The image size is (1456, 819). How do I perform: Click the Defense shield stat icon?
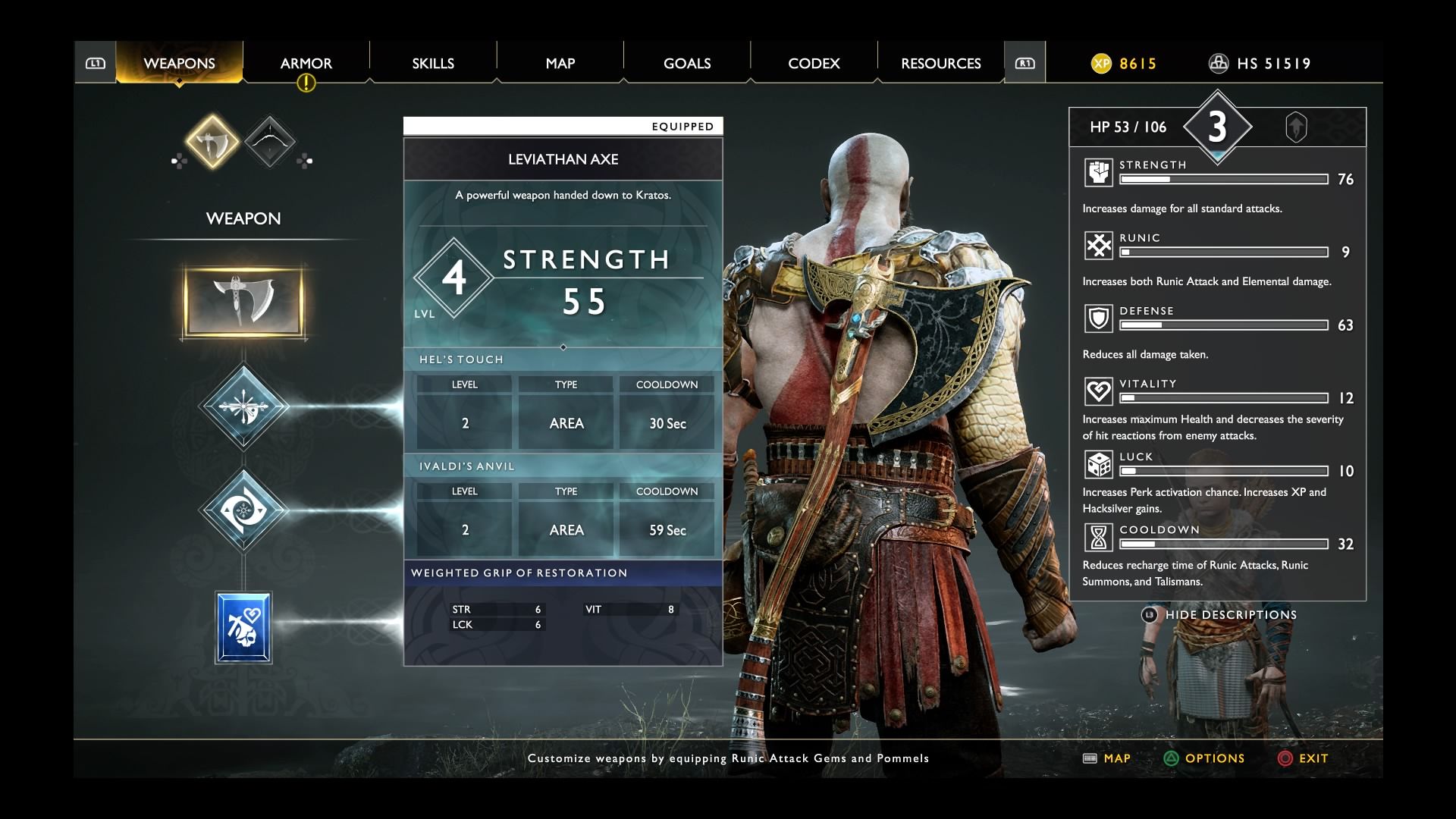[x=1098, y=318]
